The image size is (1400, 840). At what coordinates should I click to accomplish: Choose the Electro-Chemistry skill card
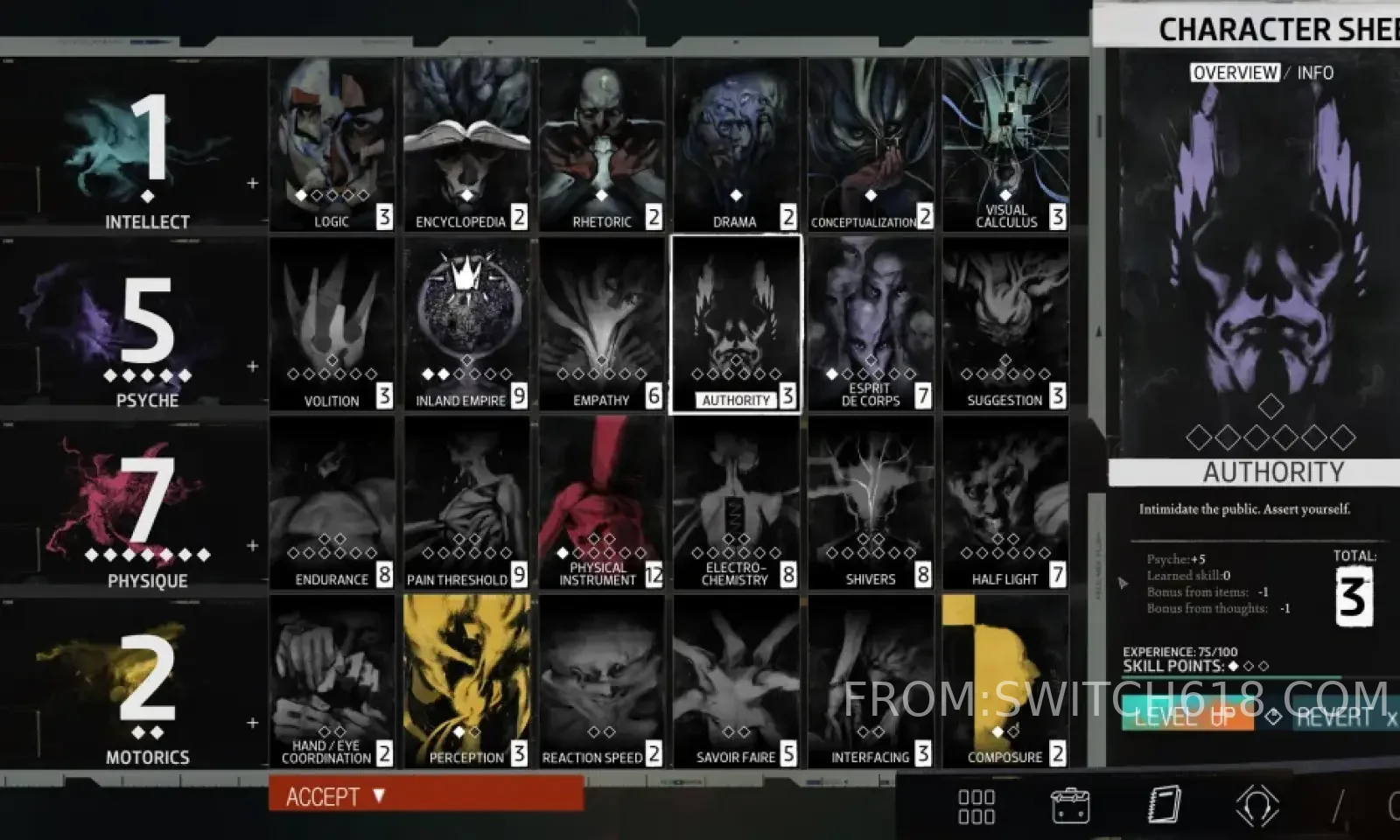coord(736,502)
